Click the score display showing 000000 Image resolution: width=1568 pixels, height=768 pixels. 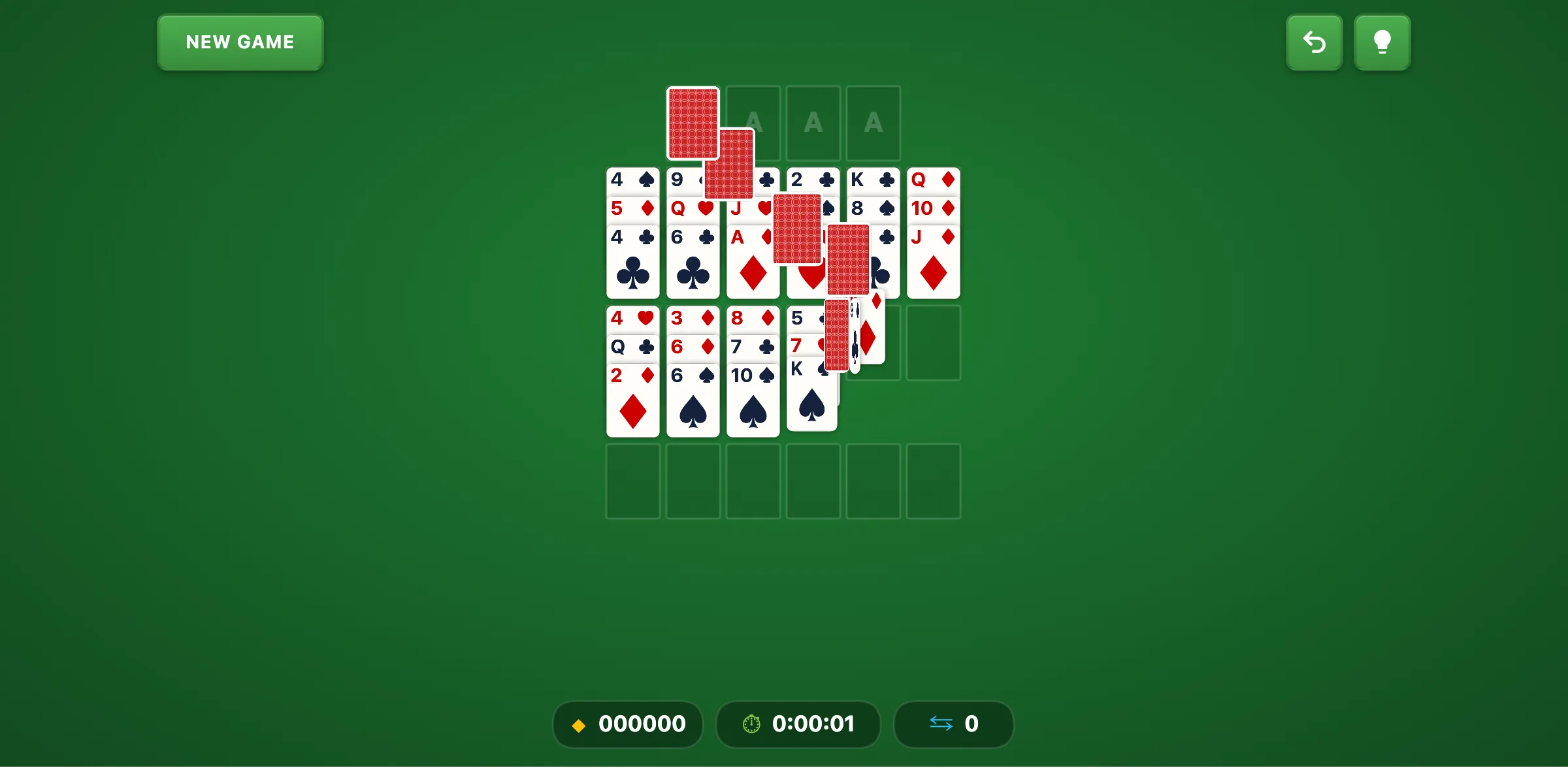pos(642,724)
